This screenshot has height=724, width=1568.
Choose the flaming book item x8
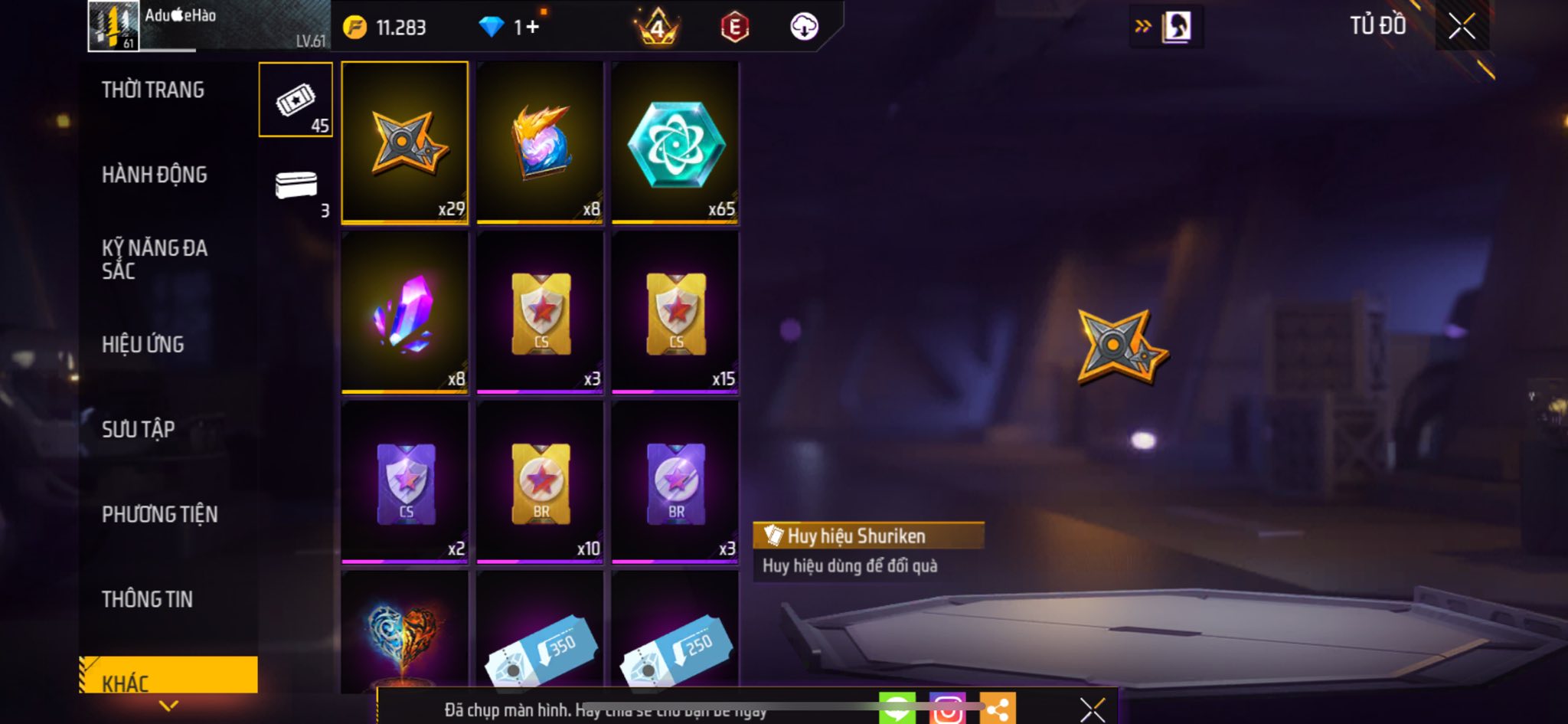[541, 143]
